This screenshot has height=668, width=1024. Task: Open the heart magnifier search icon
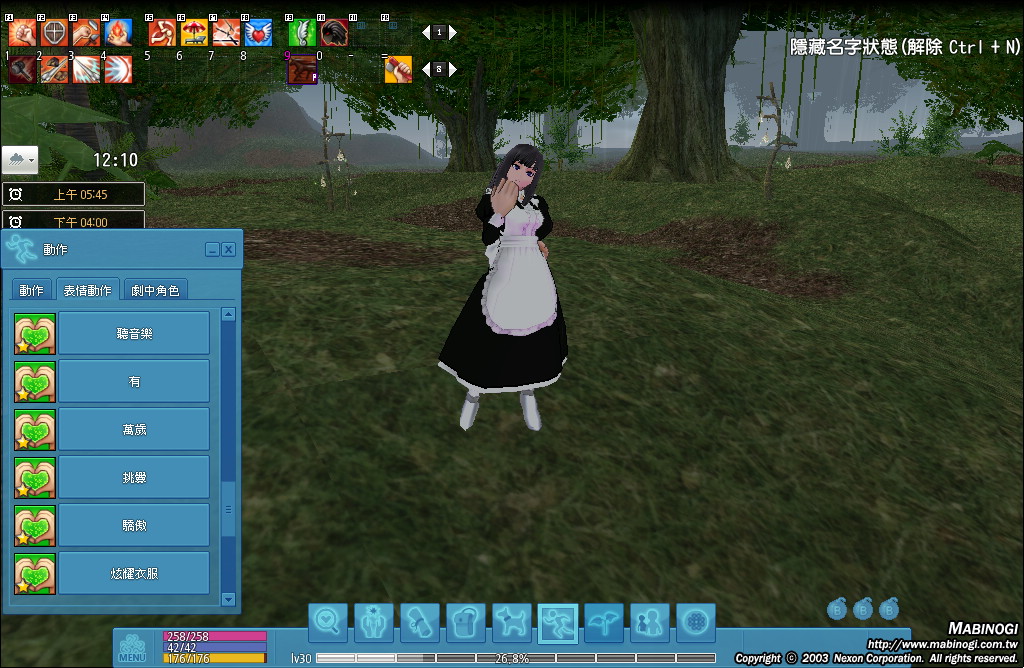pyautogui.click(x=328, y=623)
